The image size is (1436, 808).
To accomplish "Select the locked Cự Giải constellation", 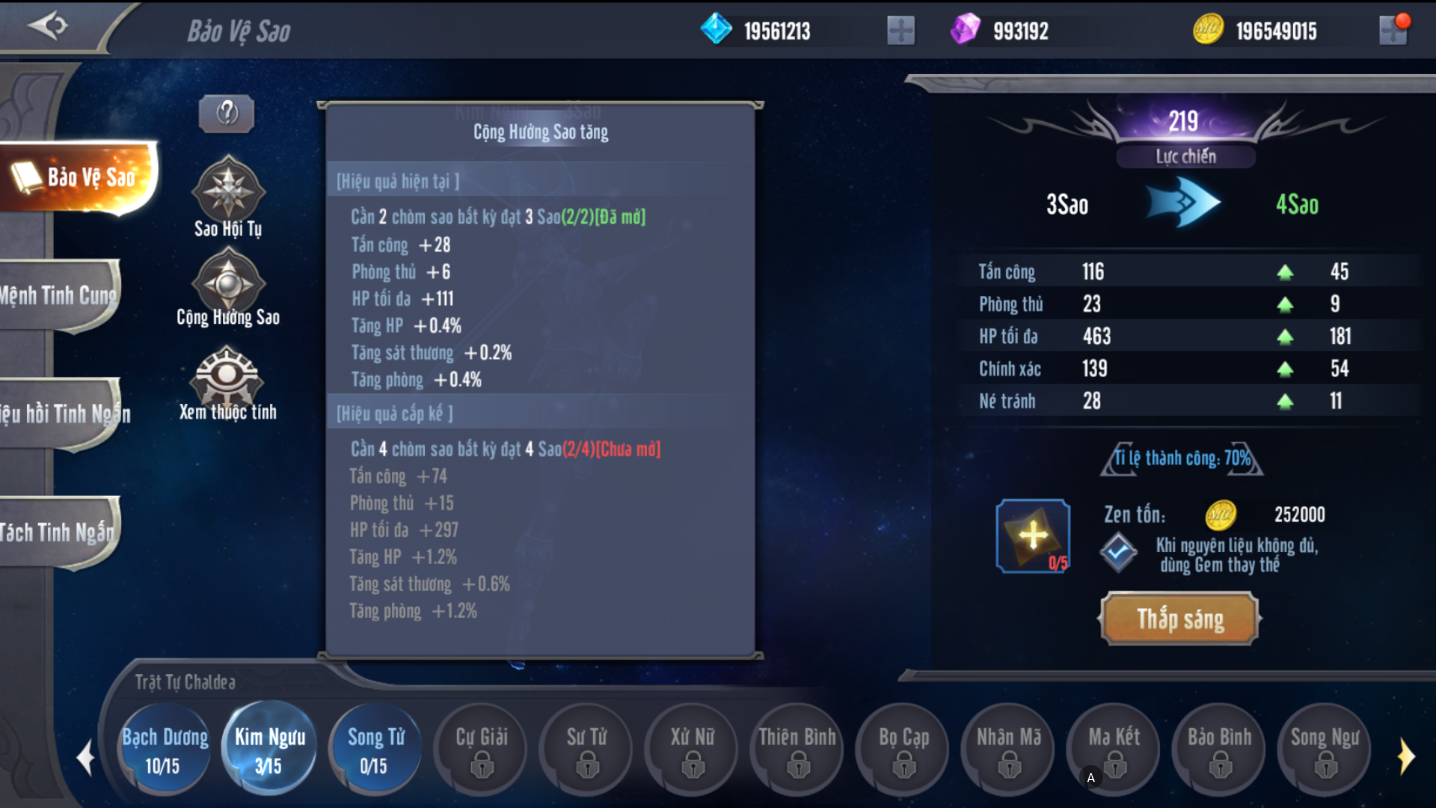I will [x=482, y=749].
